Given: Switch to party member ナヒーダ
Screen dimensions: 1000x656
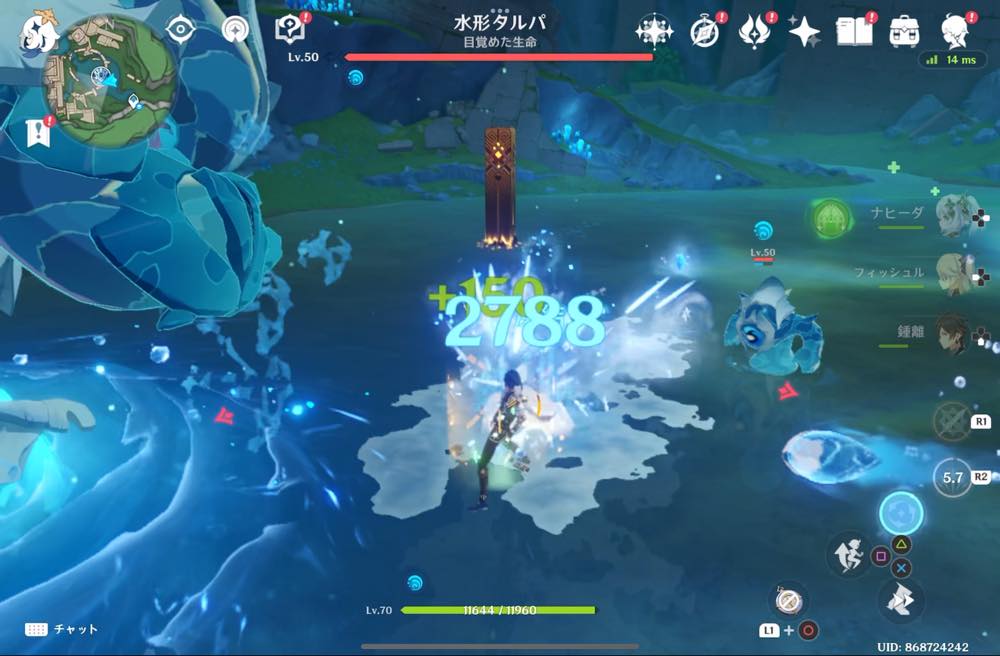Looking at the screenshot, I should [956, 213].
